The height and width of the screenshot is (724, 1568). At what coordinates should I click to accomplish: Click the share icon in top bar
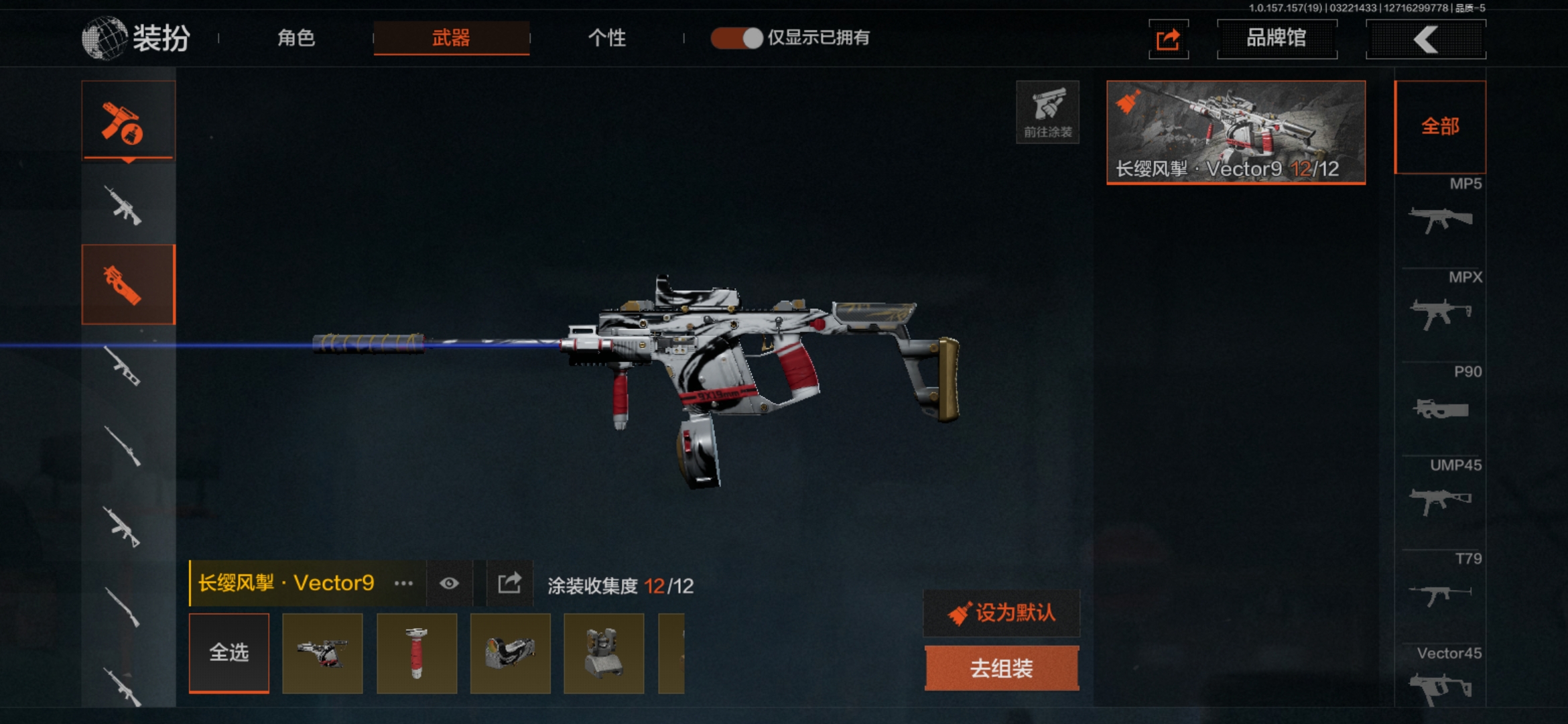(x=1168, y=40)
